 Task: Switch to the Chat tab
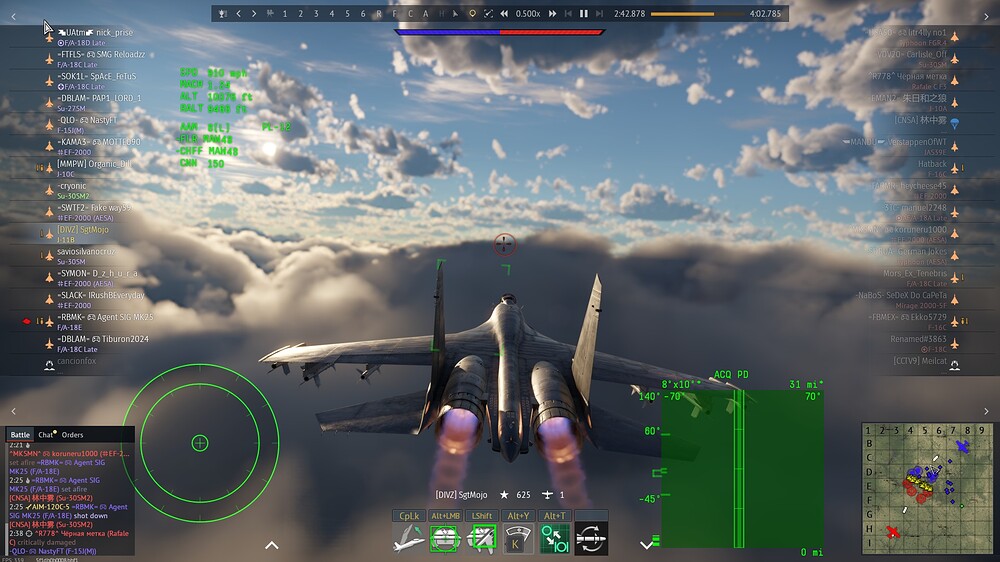coord(46,435)
